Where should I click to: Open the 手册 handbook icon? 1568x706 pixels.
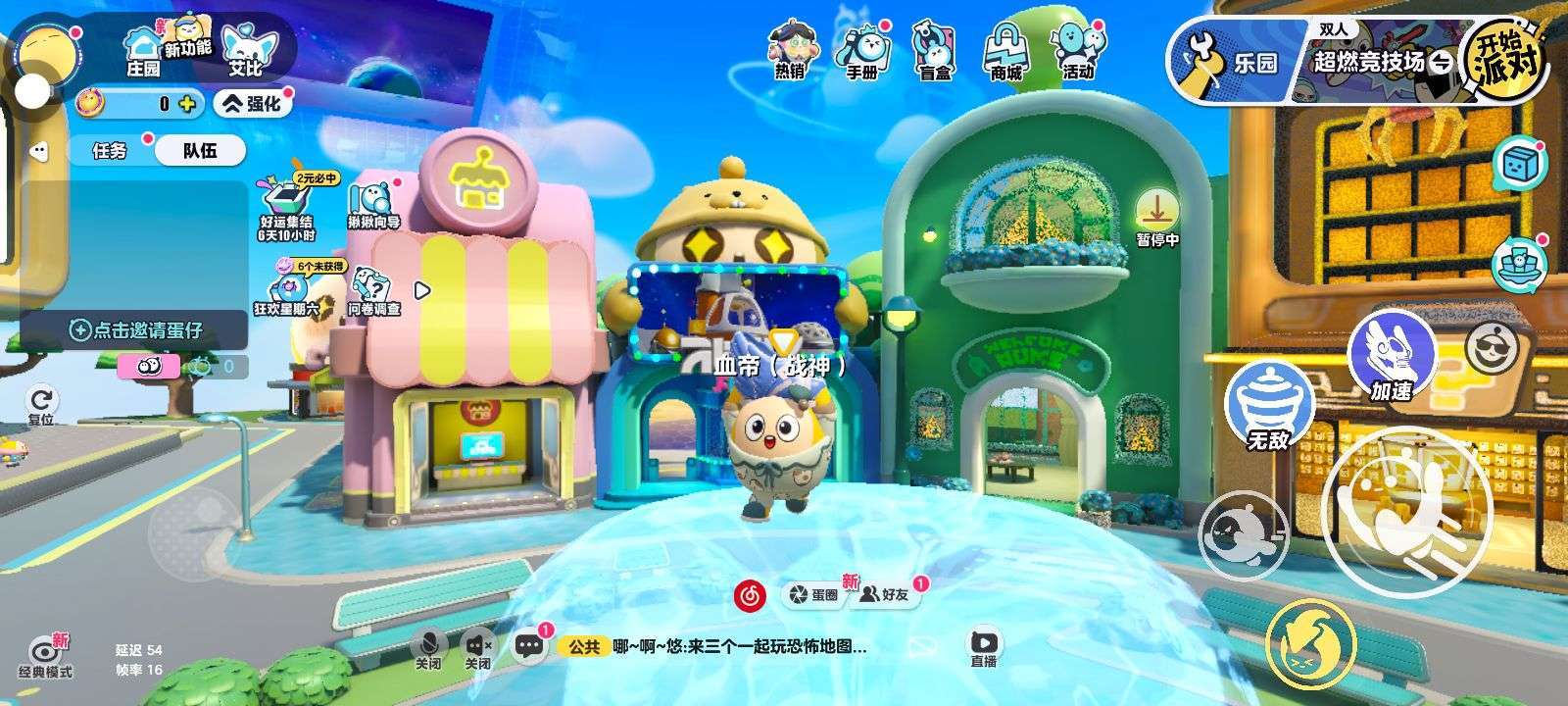click(862, 51)
